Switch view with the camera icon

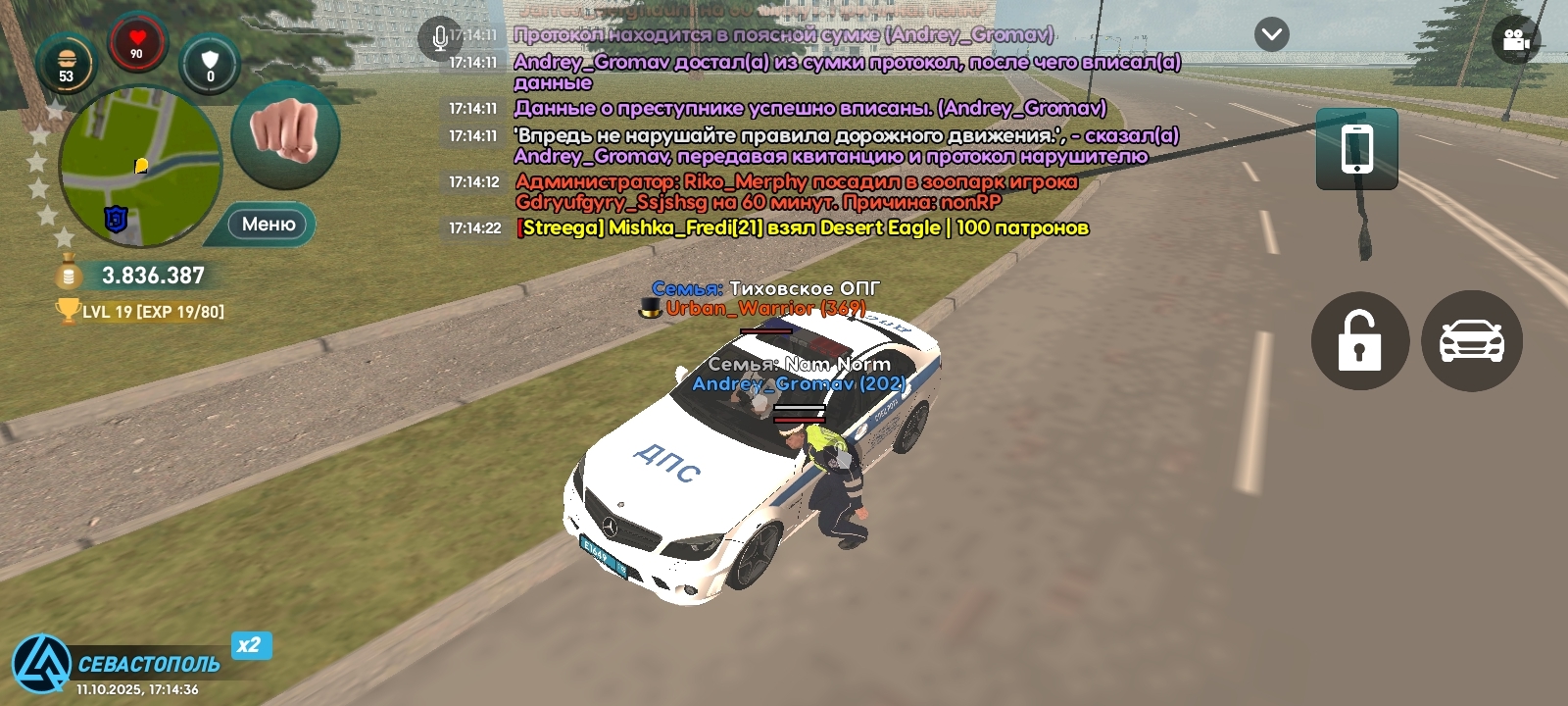tap(1515, 40)
